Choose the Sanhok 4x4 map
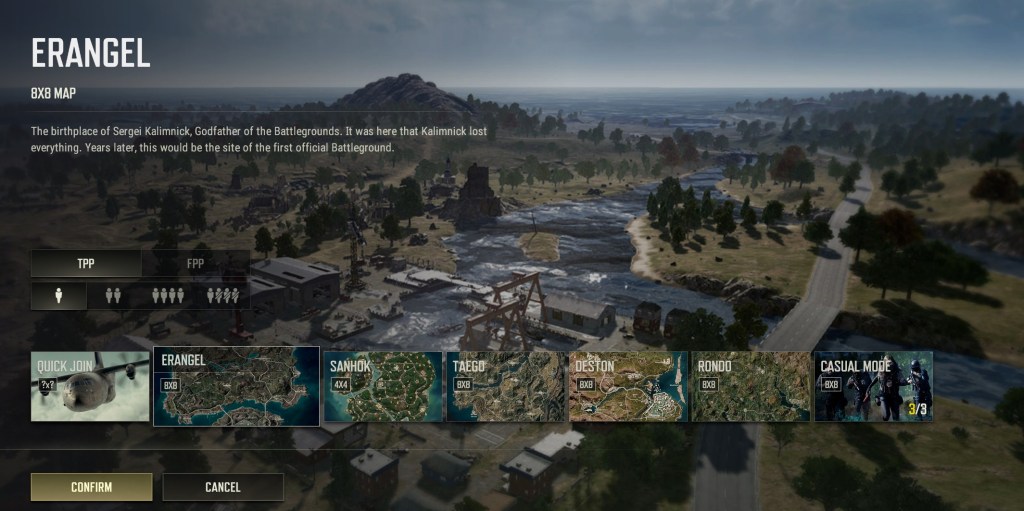1024x511 pixels. coord(382,386)
